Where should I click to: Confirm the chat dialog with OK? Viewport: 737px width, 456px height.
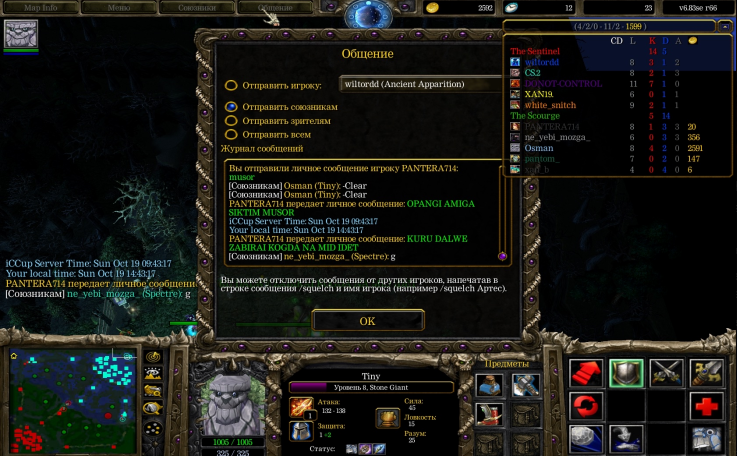point(367,321)
